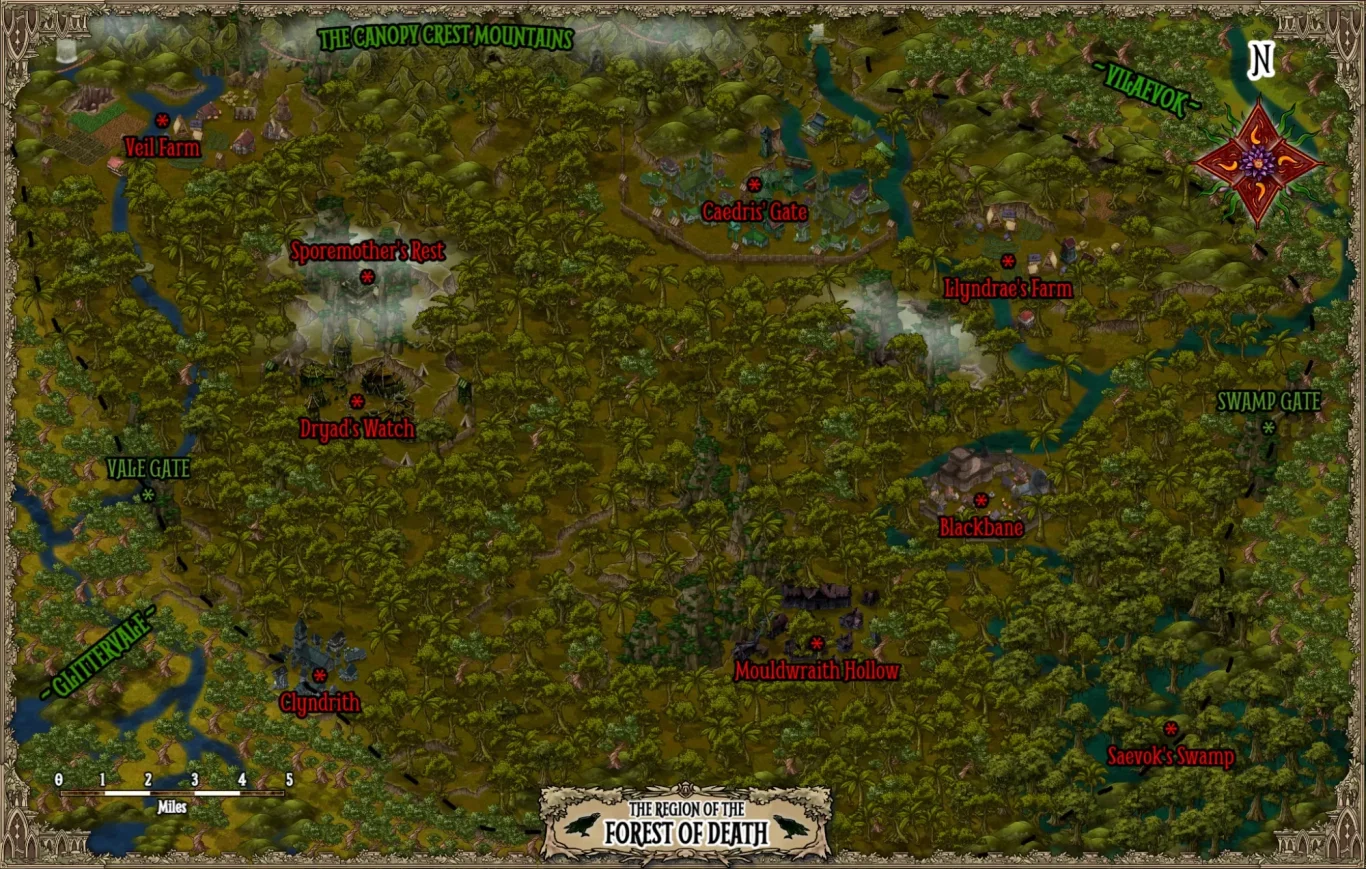This screenshot has width=1366, height=869.
Task: Select the Clyndrith map marker
Action: (320, 676)
